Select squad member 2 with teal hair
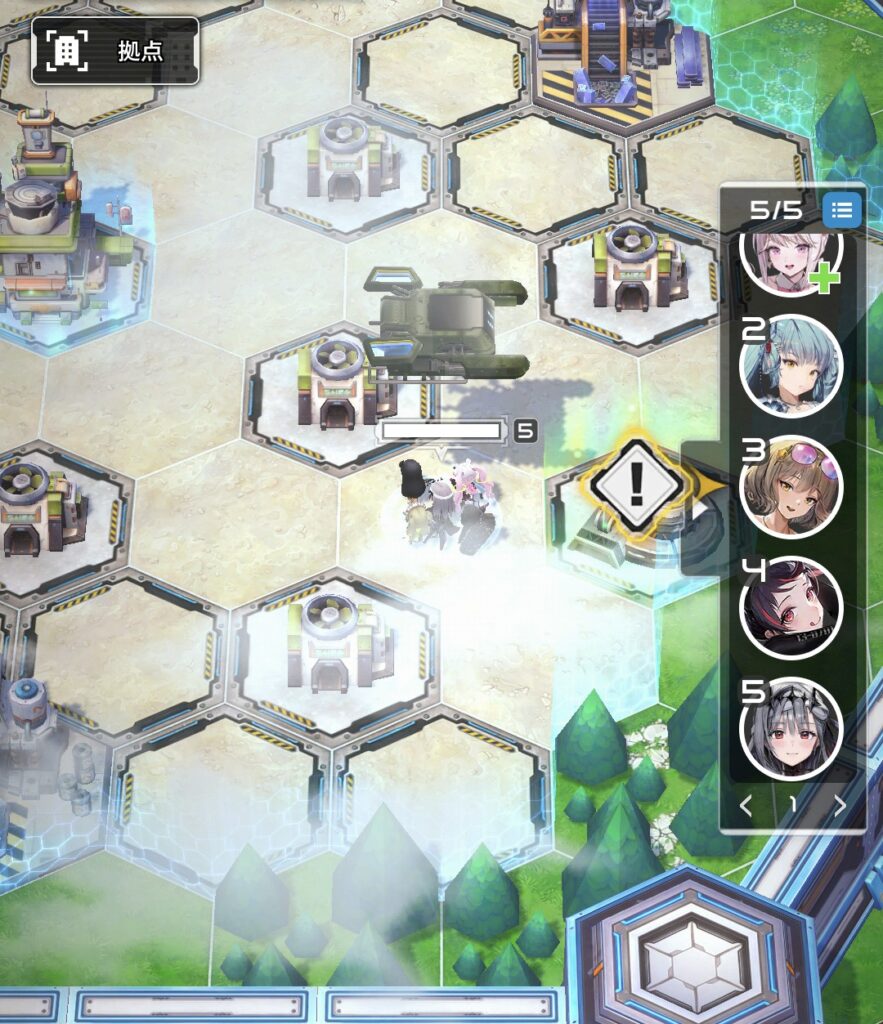This screenshot has width=883, height=1024. [x=791, y=367]
